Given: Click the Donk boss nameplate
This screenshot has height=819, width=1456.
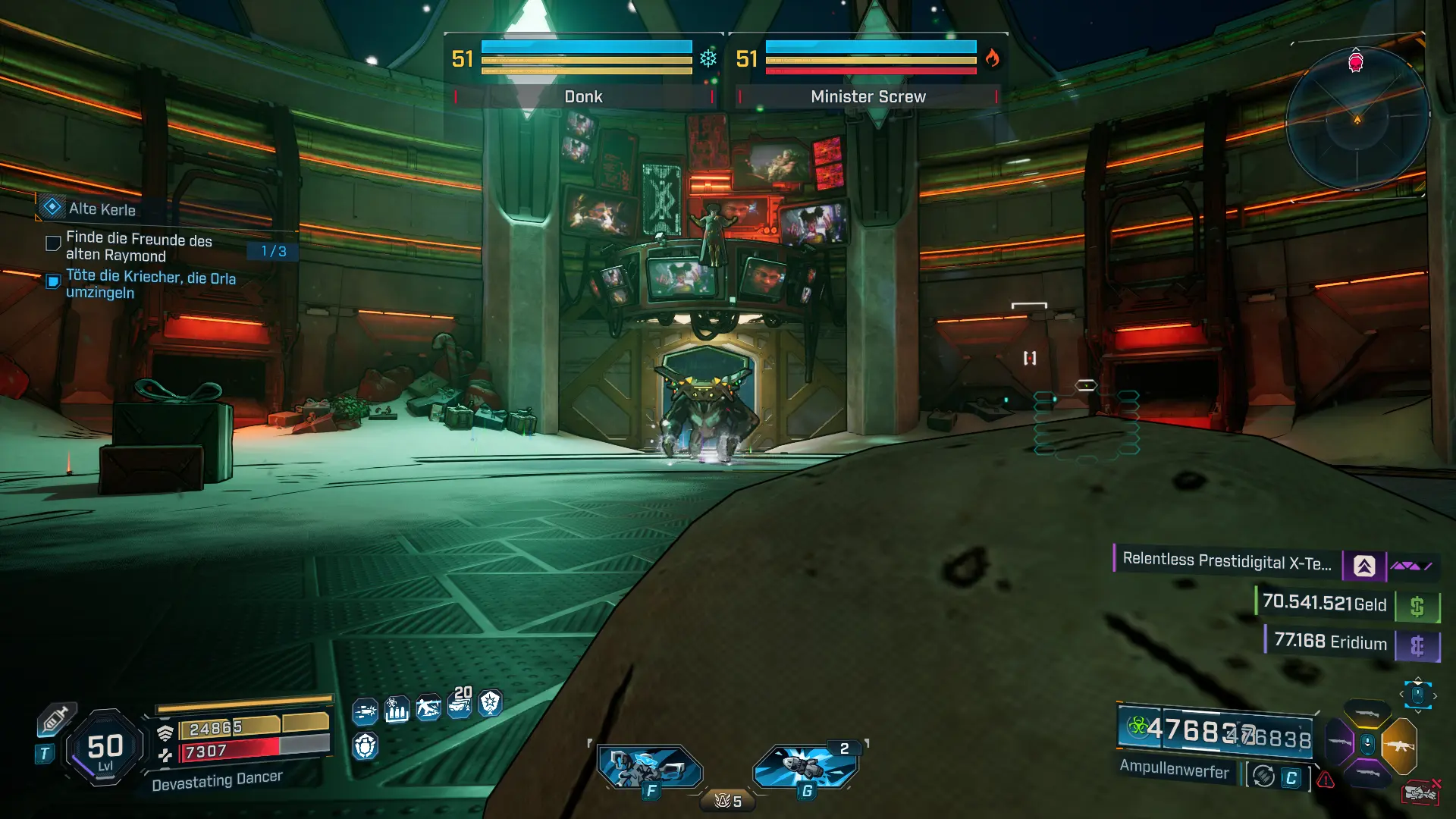Looking at the screenshot, I should click(583, 97).
